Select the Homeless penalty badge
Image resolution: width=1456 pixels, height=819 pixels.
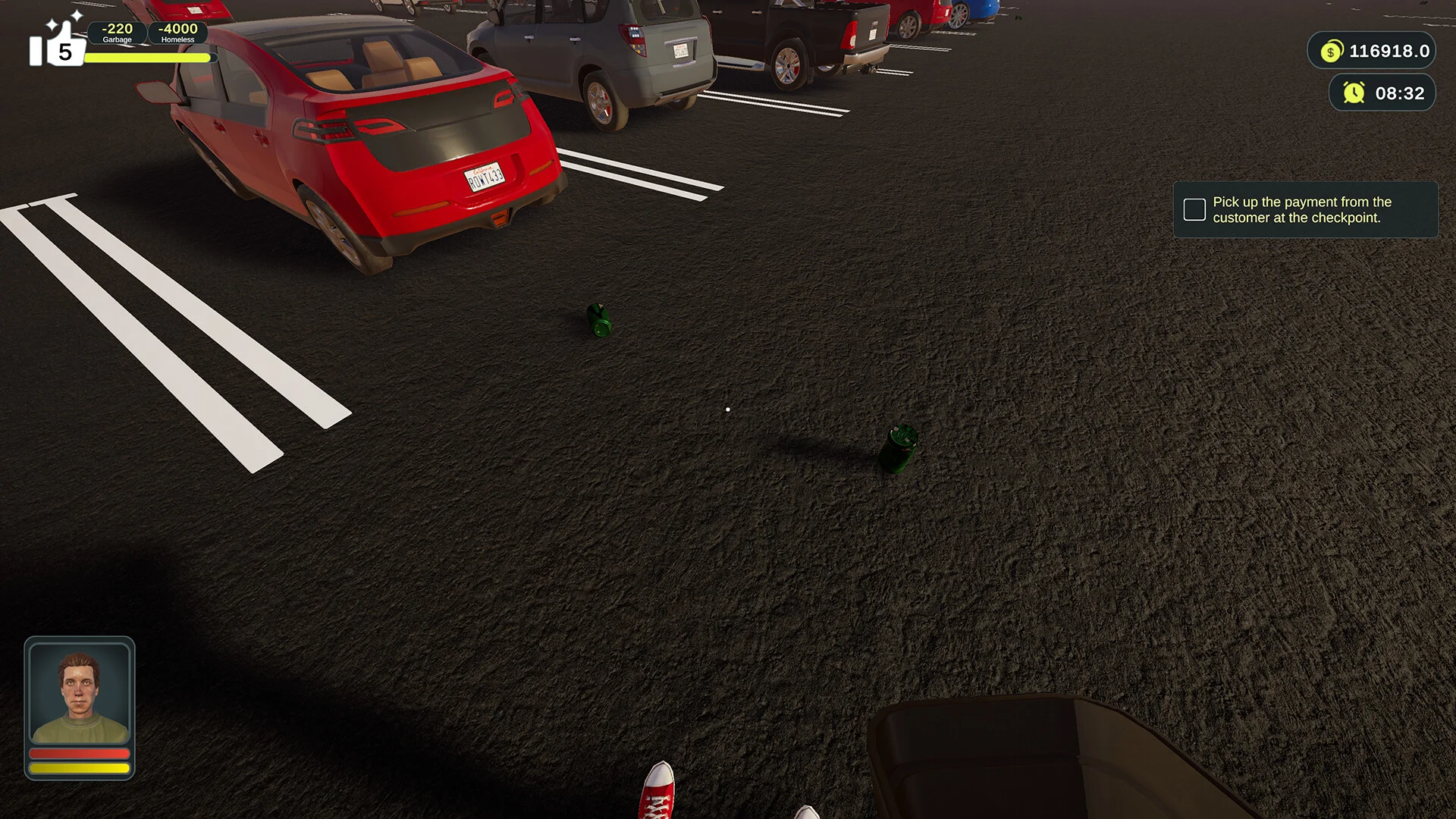tap(177, 33)
